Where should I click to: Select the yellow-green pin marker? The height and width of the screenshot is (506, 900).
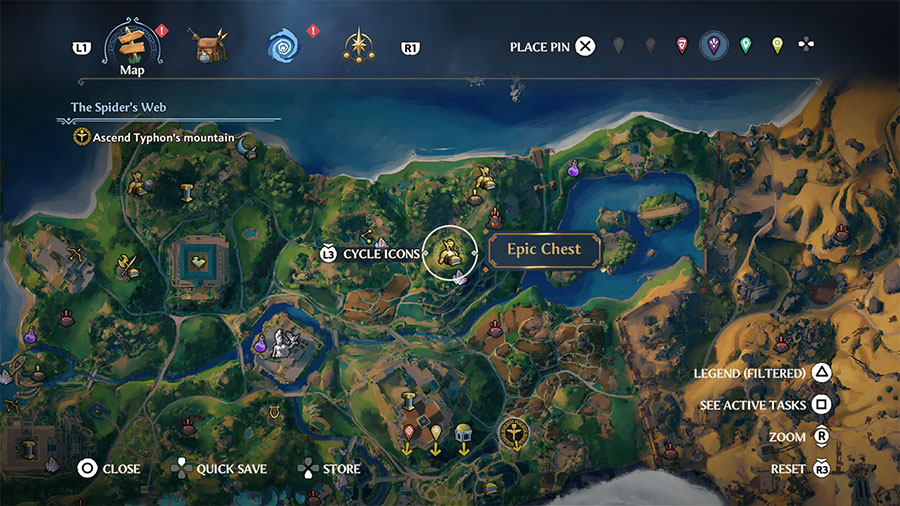[777, 46]
